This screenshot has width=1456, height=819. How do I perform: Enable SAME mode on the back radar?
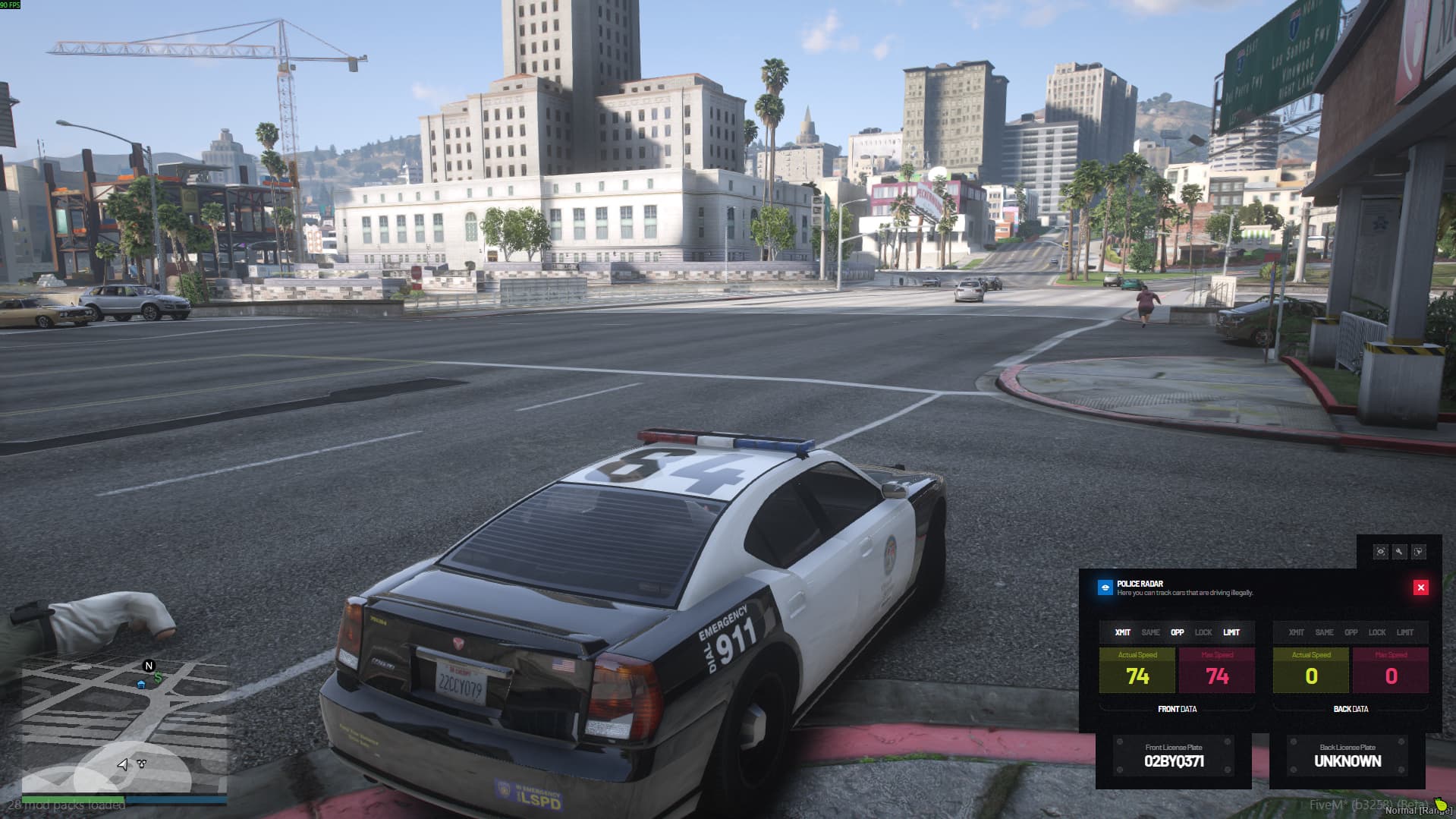coord(1324,632)
